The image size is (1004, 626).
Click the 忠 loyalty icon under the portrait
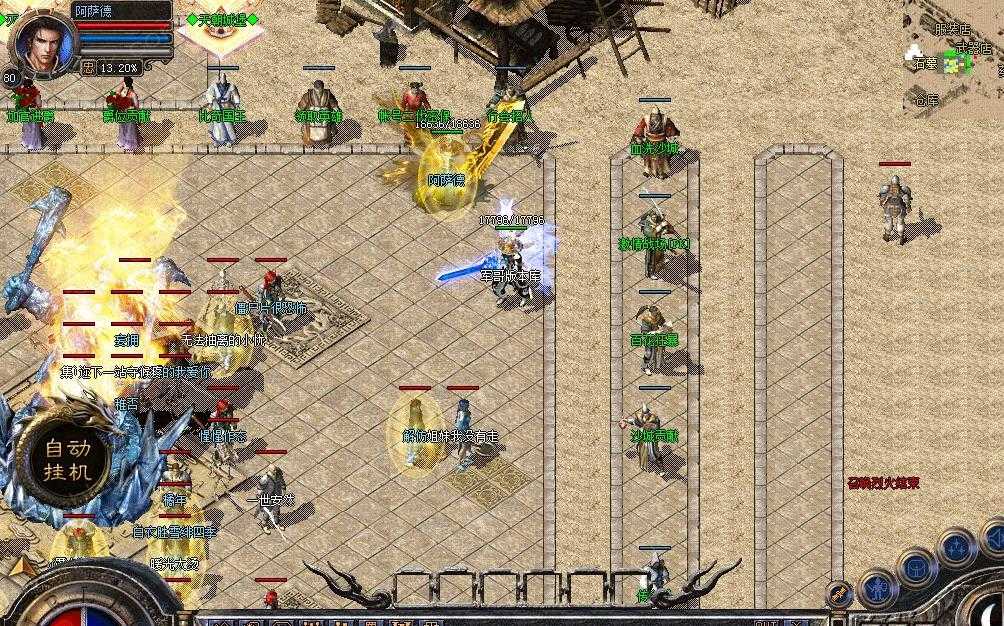[88, 68]
